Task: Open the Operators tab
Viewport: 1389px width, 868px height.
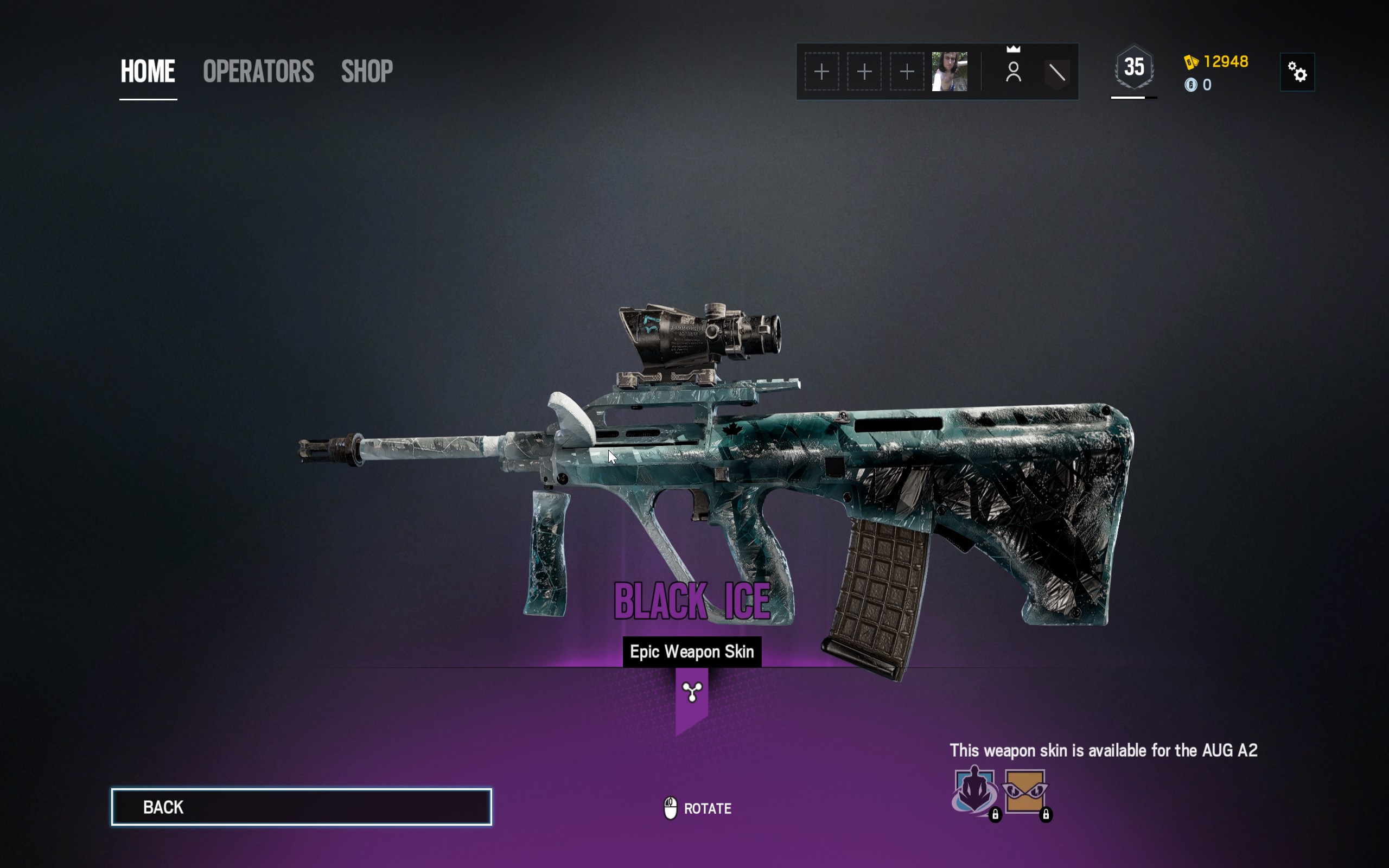Action: (258, 72)
